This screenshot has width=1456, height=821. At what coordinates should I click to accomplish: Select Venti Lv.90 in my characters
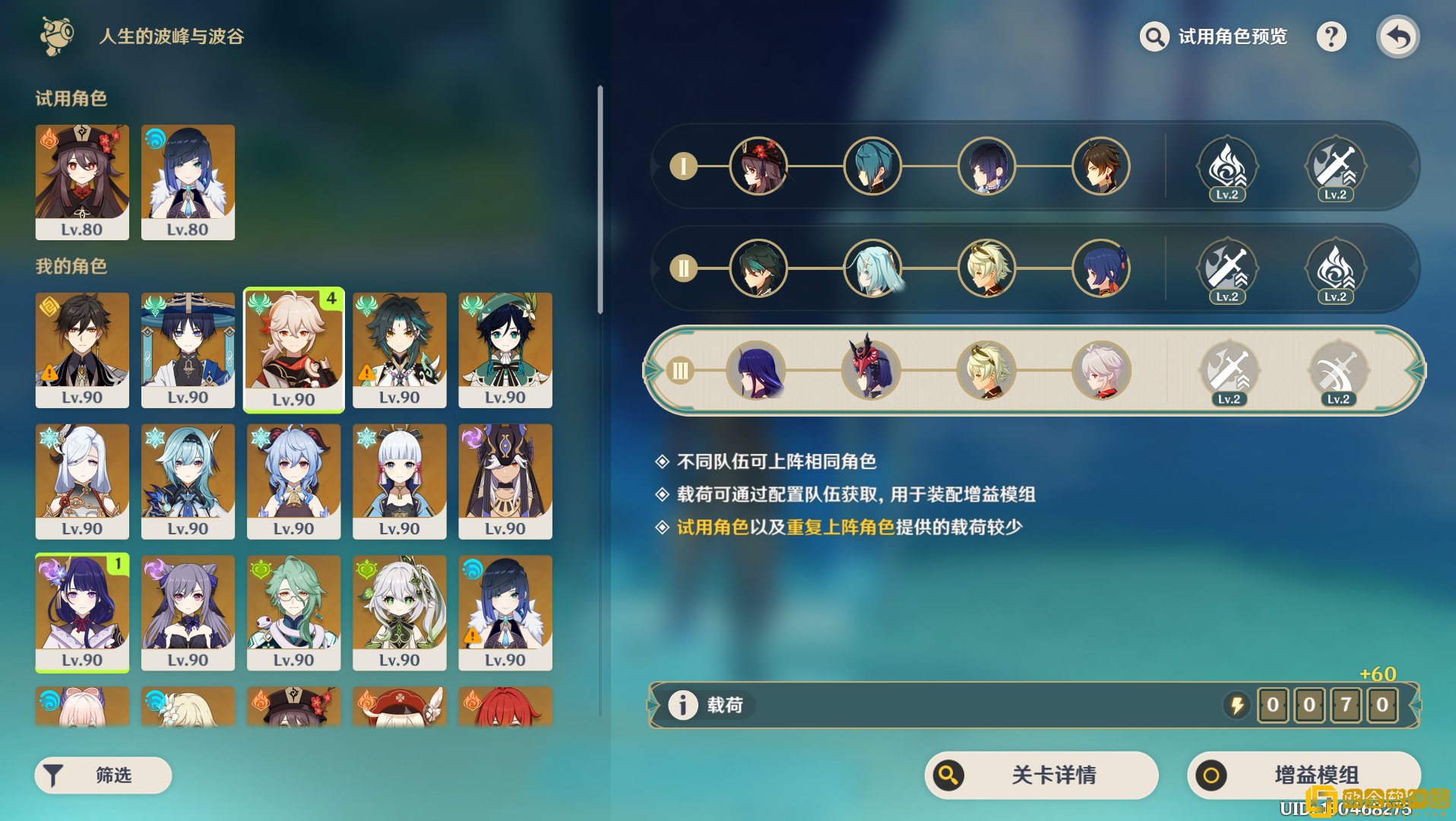click(x=505, y=350)
